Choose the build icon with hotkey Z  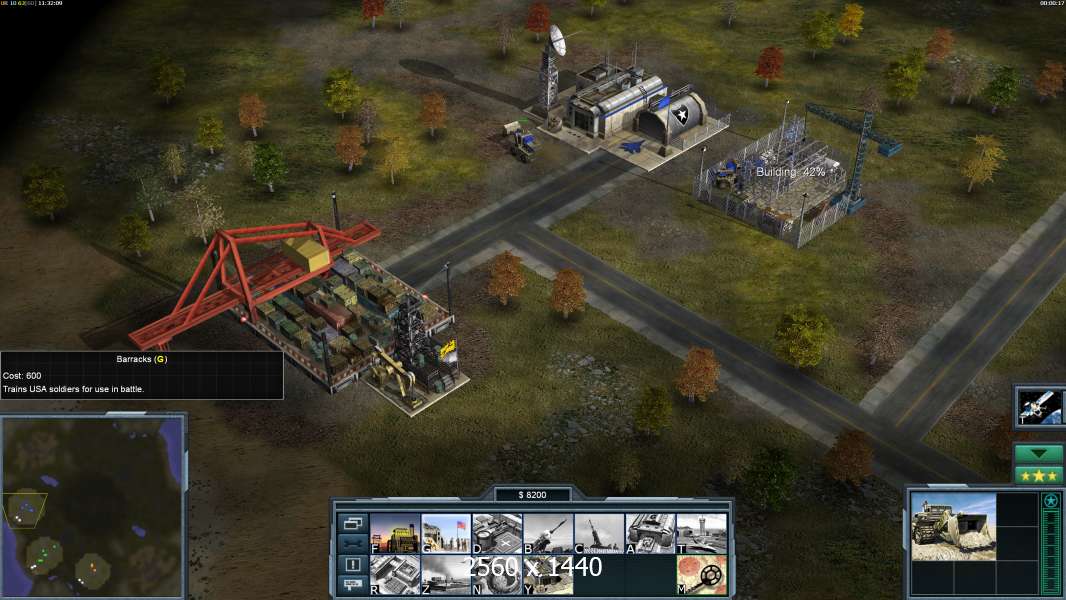pyautogui.click(x=446, y=574)
